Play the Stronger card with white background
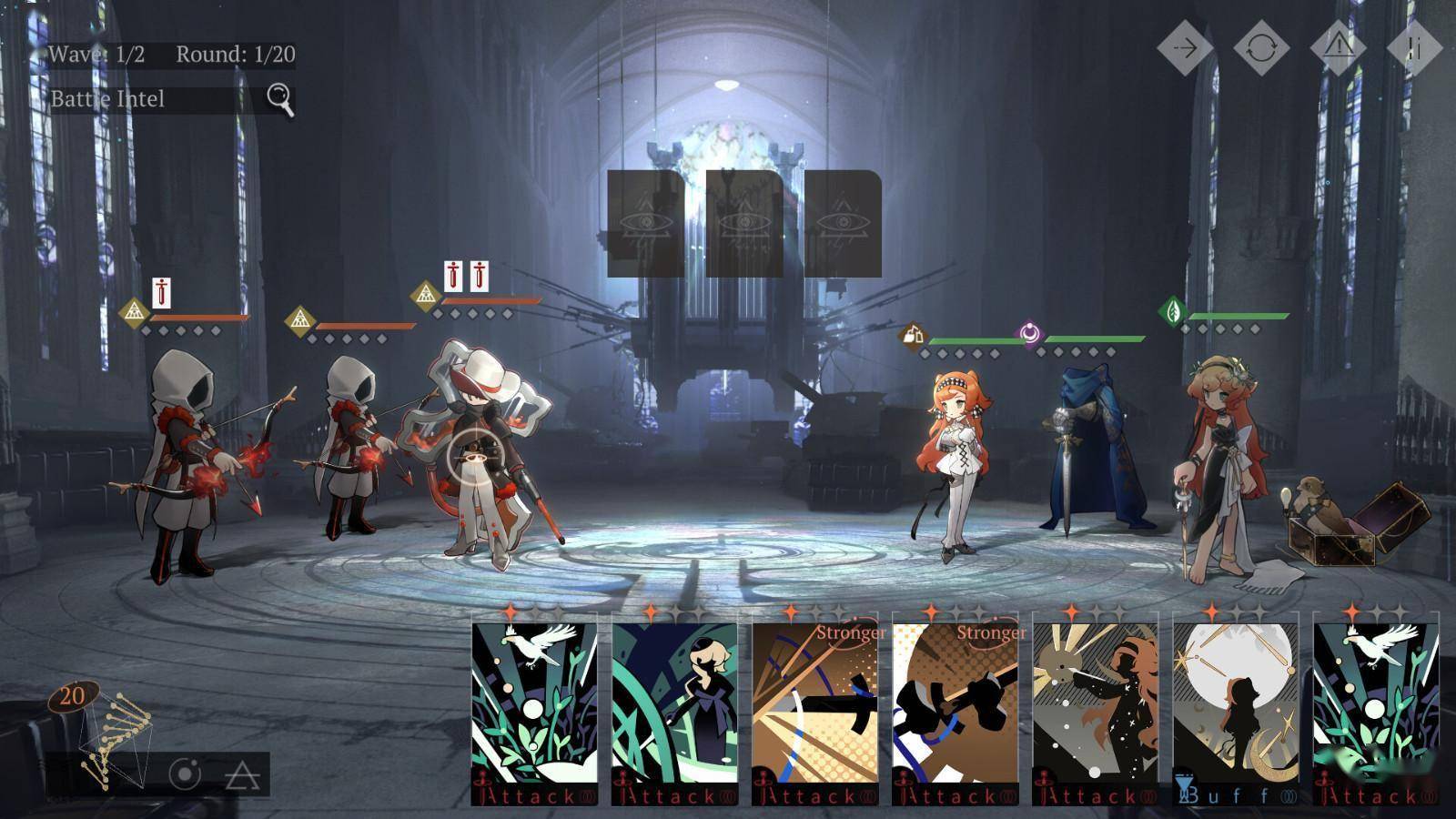The height and width of the screenshot is (819, 1456). click(955, 707)
